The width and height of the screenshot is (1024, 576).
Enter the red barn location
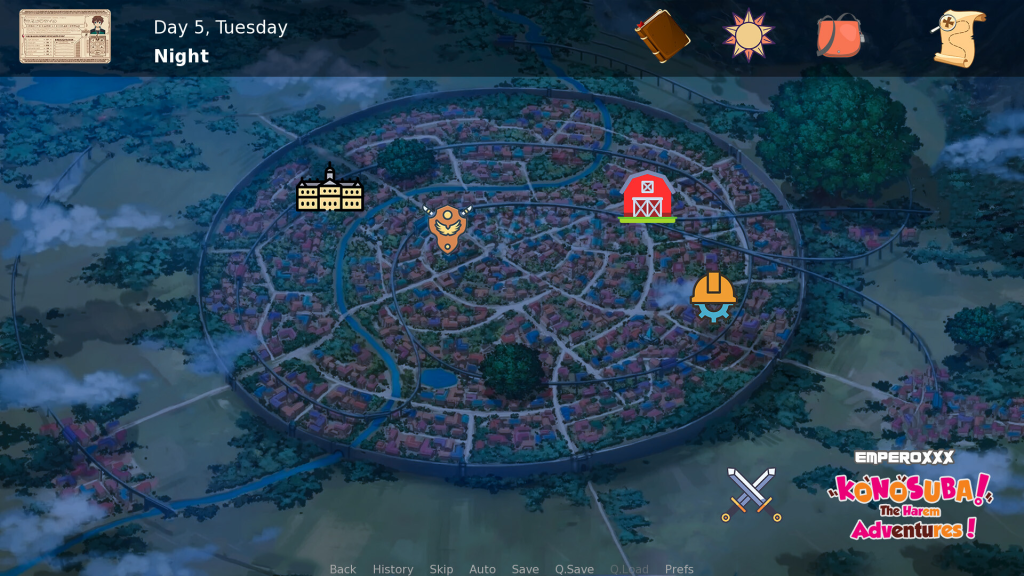[x=647, y=196]
